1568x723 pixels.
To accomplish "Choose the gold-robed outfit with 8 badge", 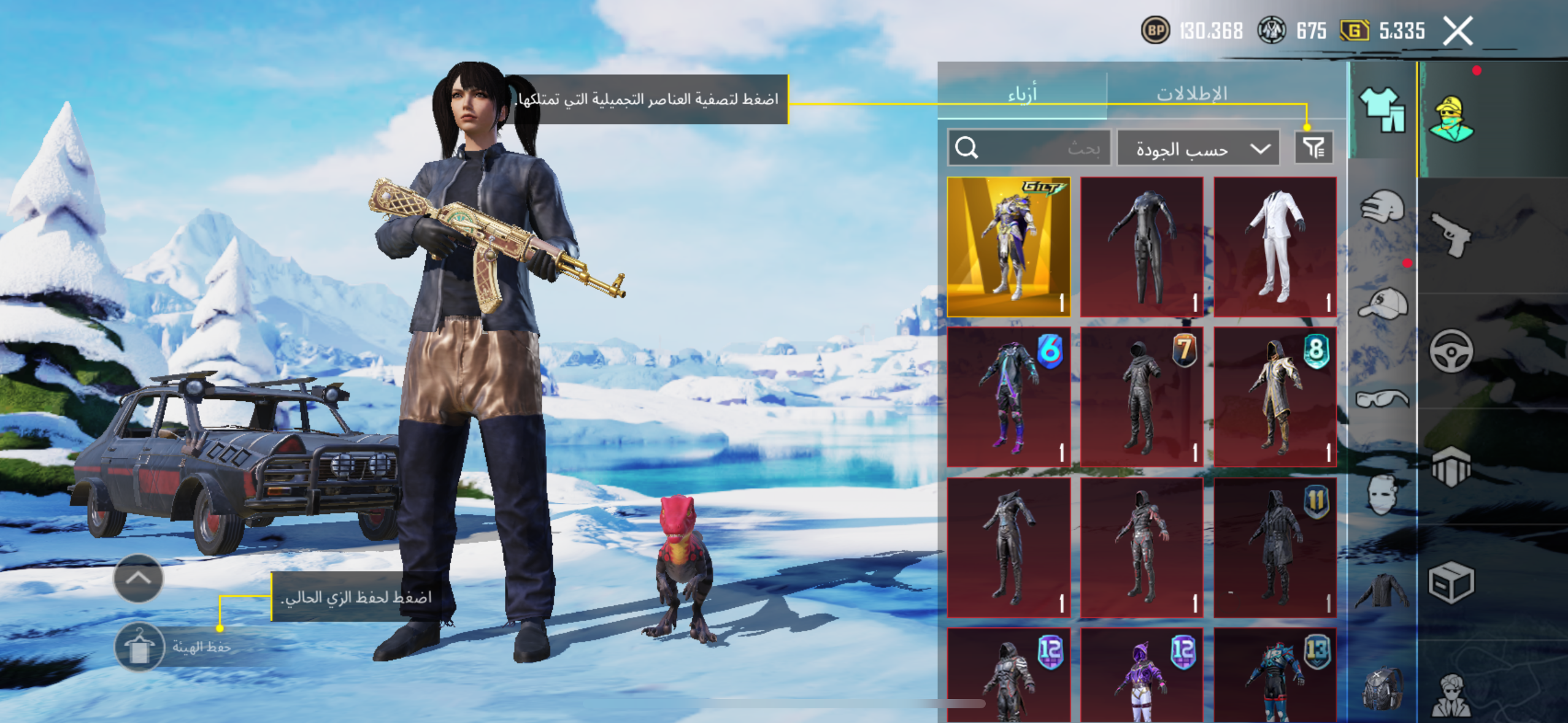I will coord(1275,396).
